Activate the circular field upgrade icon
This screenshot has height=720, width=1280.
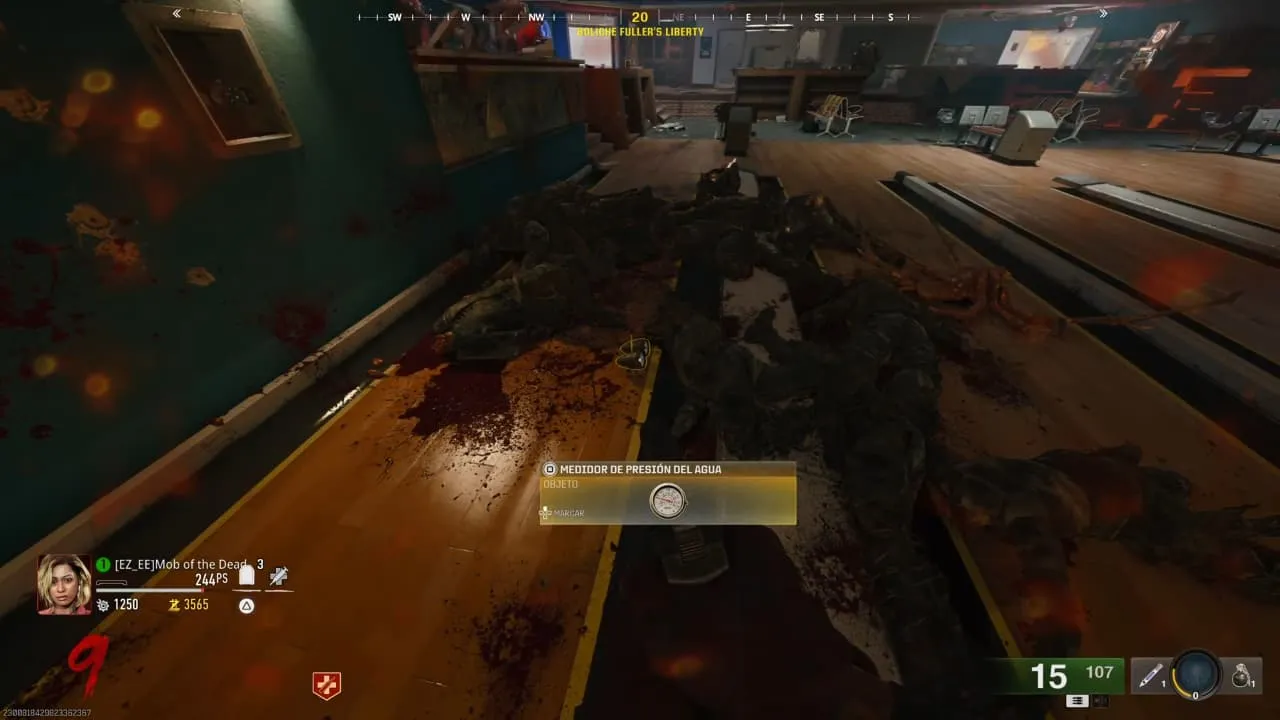tap(1196, 676)
